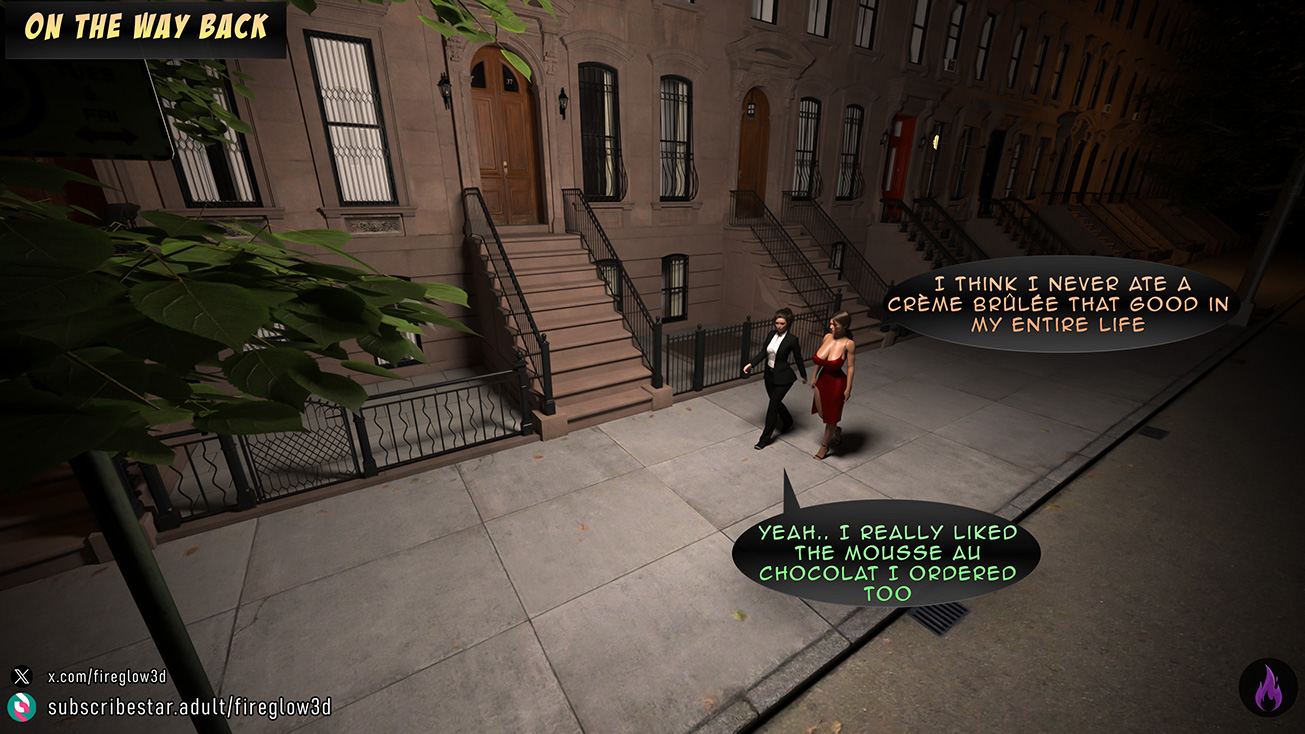Click the purple flame logo icon
Image resolution: width=1305 pixels, height=734 pixels.
coord(1267,688)
